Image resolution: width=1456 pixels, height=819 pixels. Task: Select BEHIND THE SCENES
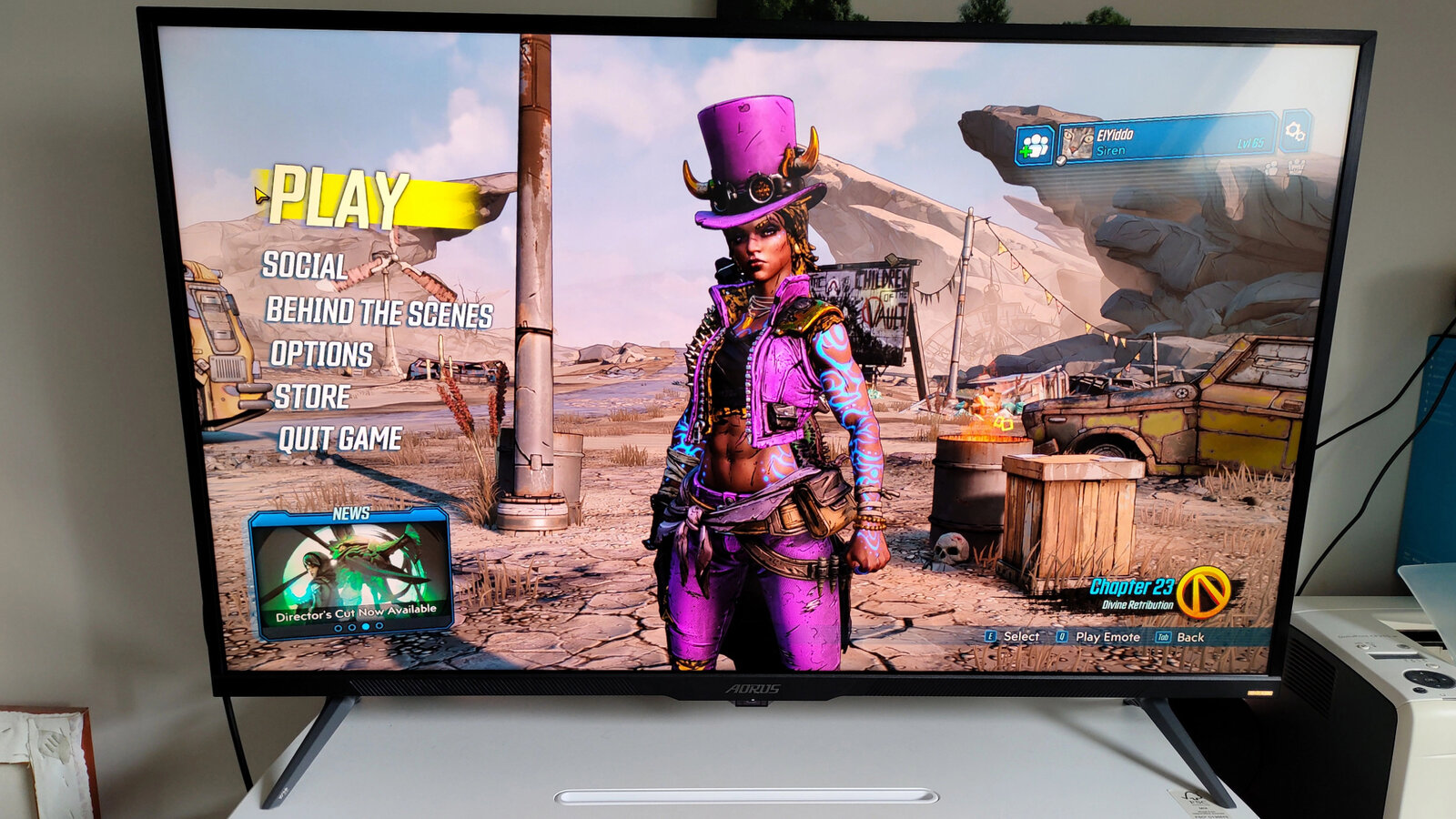coord(379,313)
